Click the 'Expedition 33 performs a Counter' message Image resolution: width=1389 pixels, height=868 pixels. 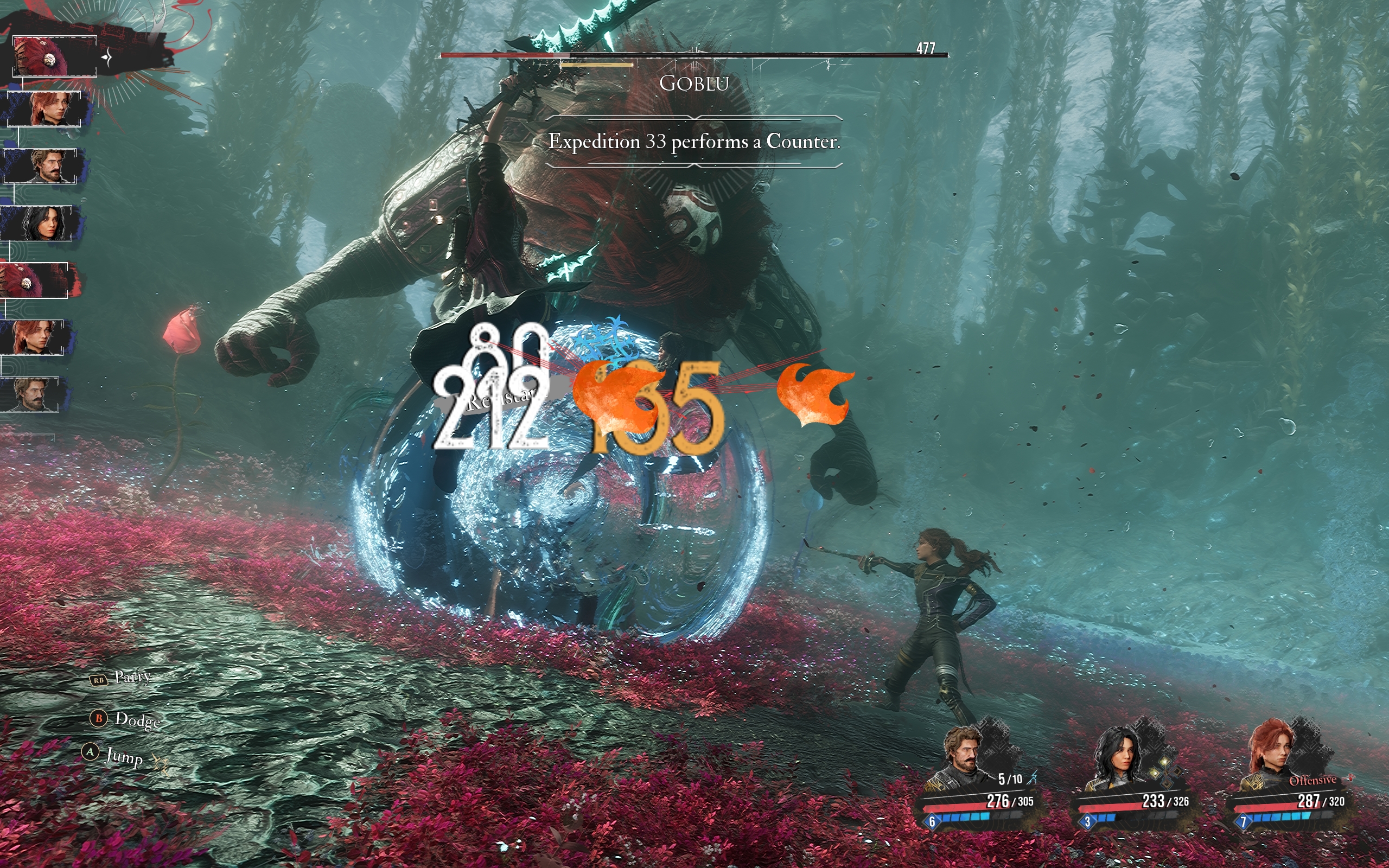693,141
